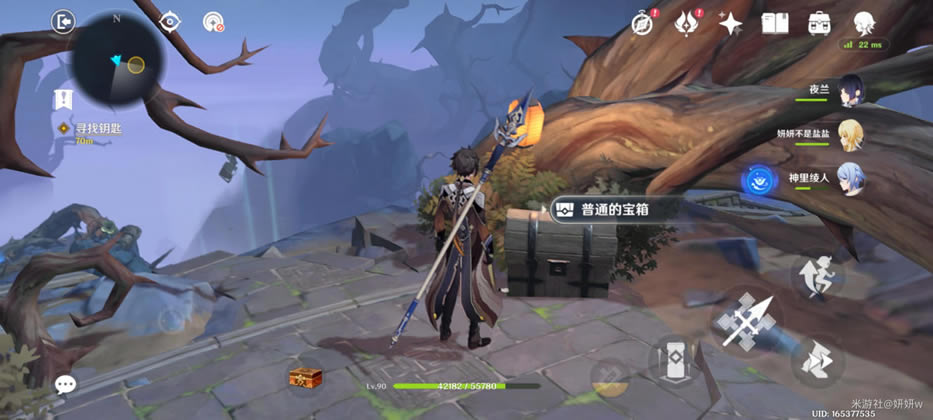This screenshot has width=933, height=420.
Task: Open the compass events icon
Action: point(643,24)
